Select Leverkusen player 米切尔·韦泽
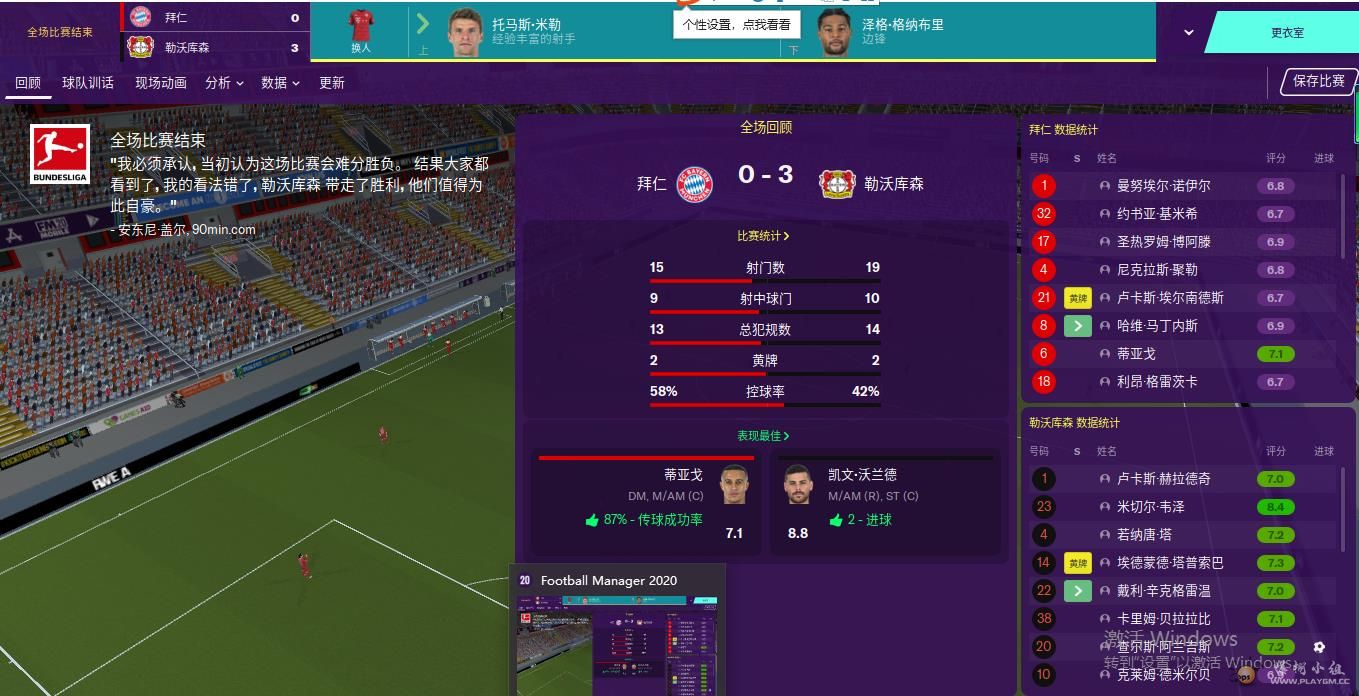This screenshot has height=696, width=1359. 1150,507
